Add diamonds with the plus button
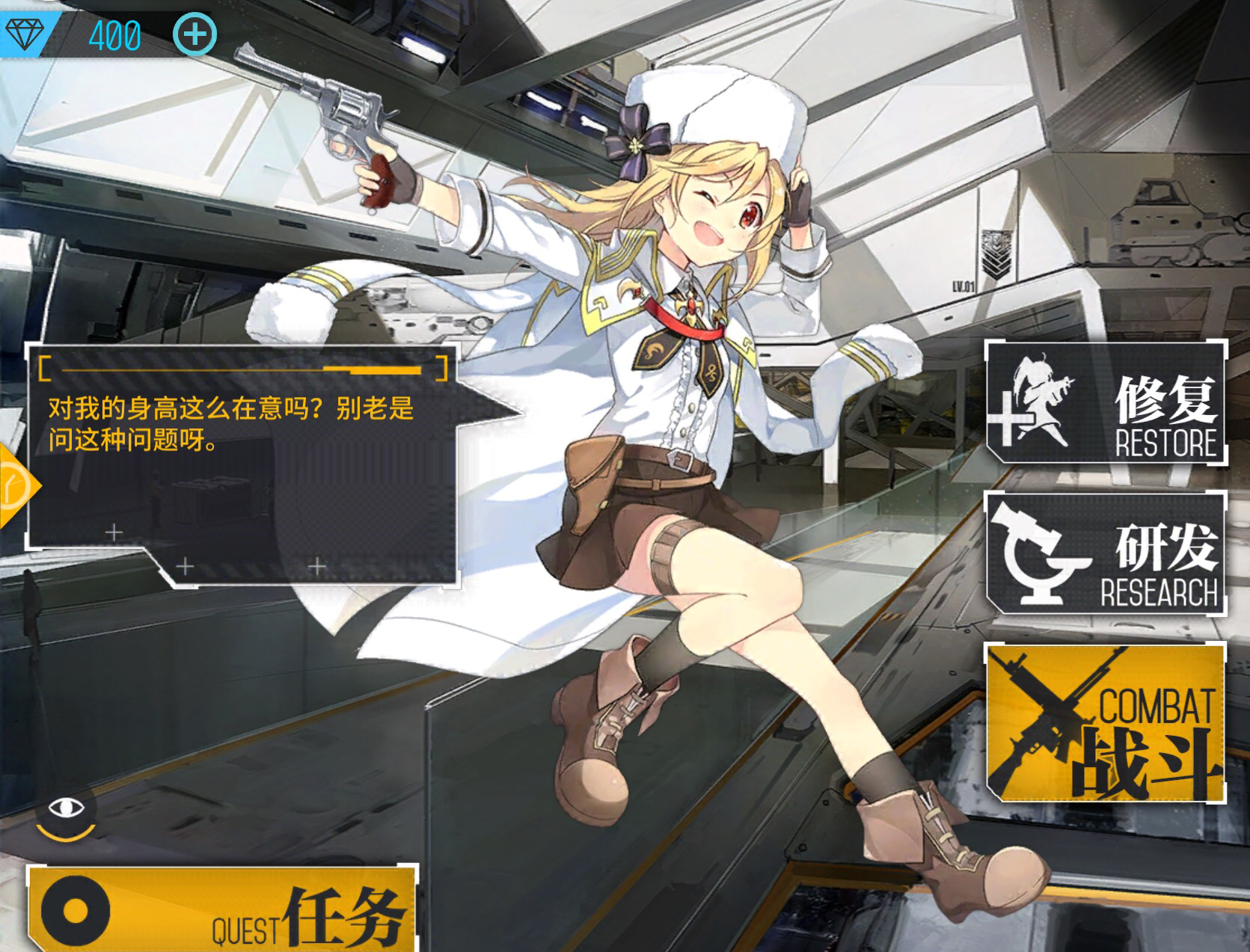Image resolution: width=1250 pixels, height=952 pixels. click(195, 34)
